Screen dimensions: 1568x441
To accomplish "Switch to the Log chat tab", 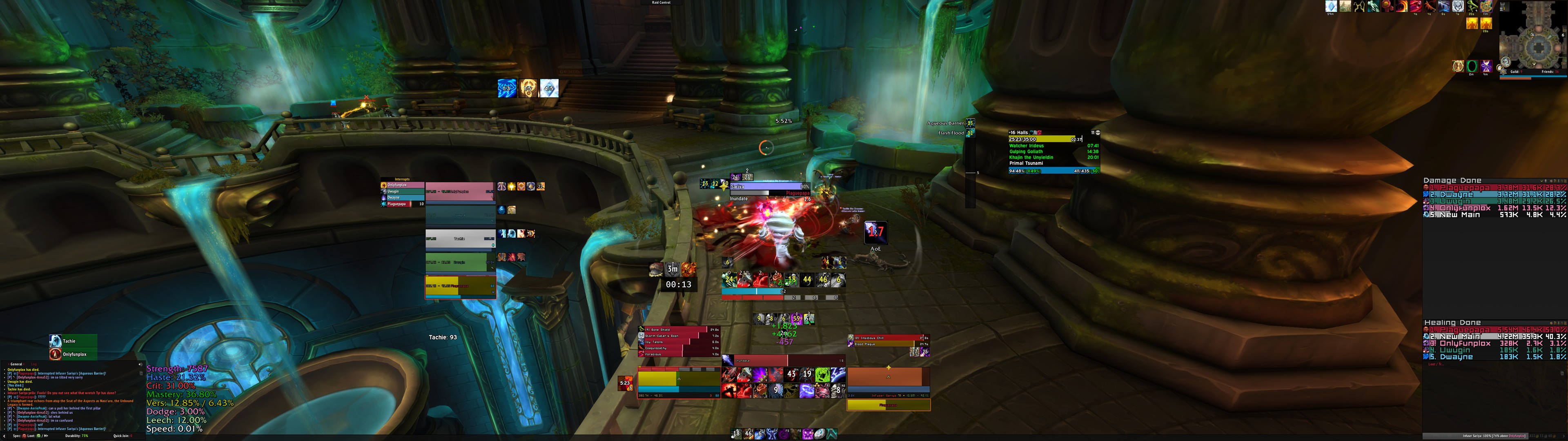I will tap(34, 365).
